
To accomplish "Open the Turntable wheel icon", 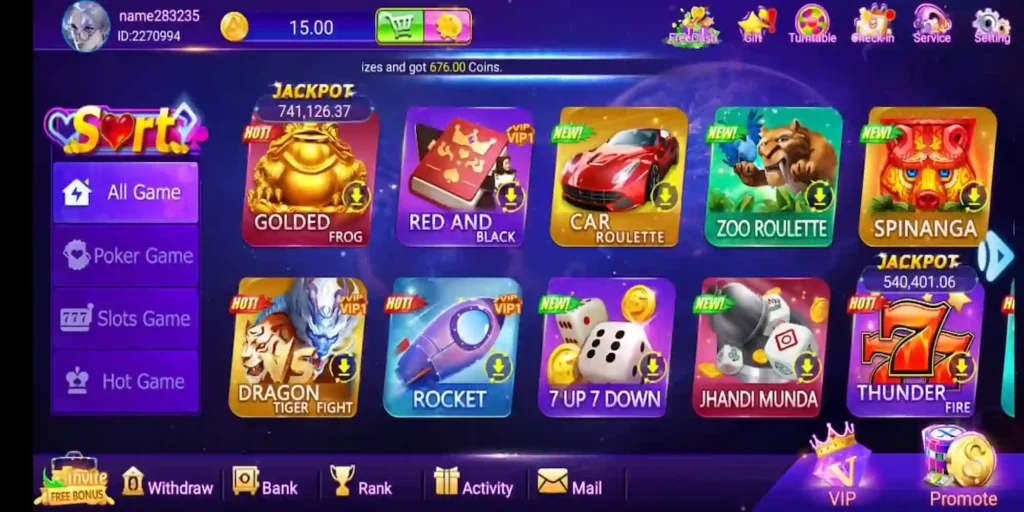I will click(812, 24).
